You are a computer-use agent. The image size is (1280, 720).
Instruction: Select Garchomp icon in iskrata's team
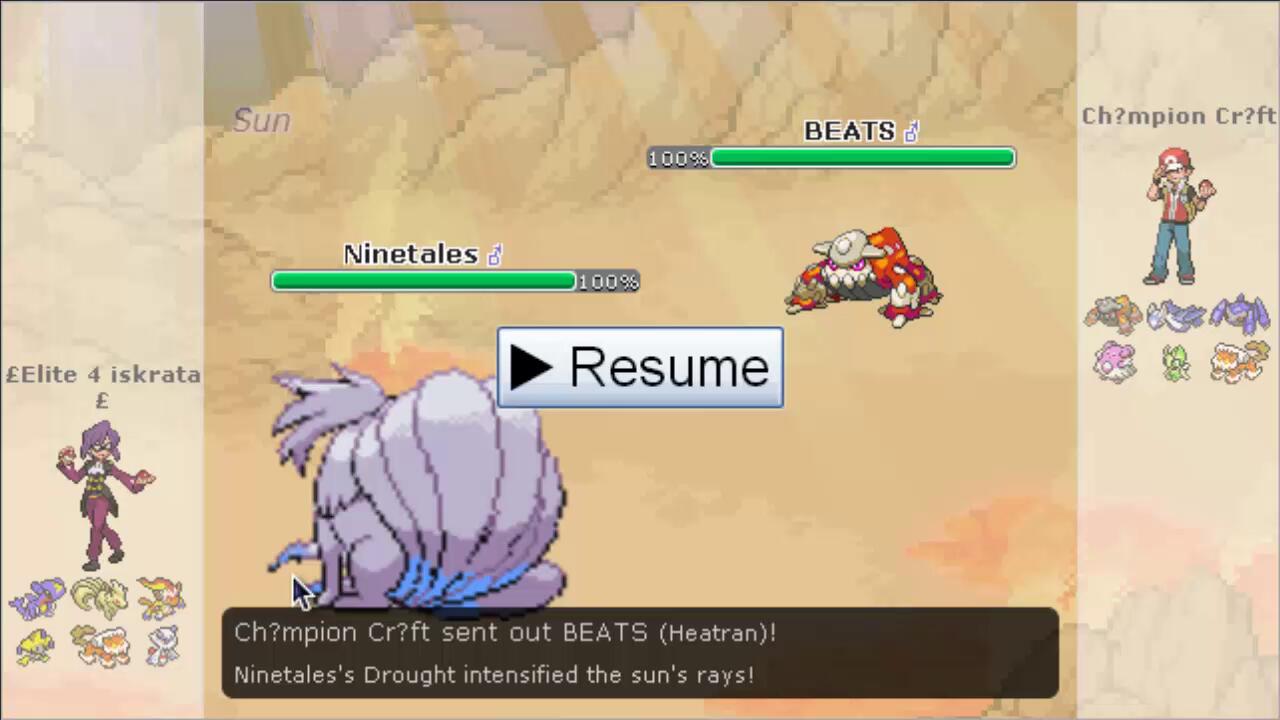[x=37, y=599]
